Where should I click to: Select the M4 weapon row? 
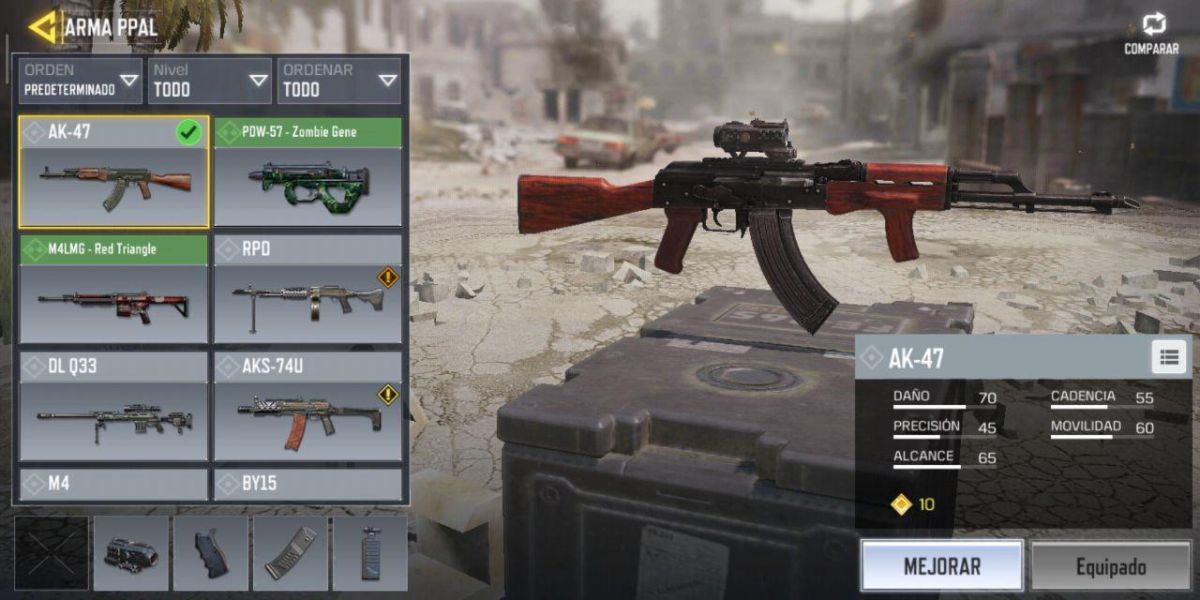[x=114, y=484]
